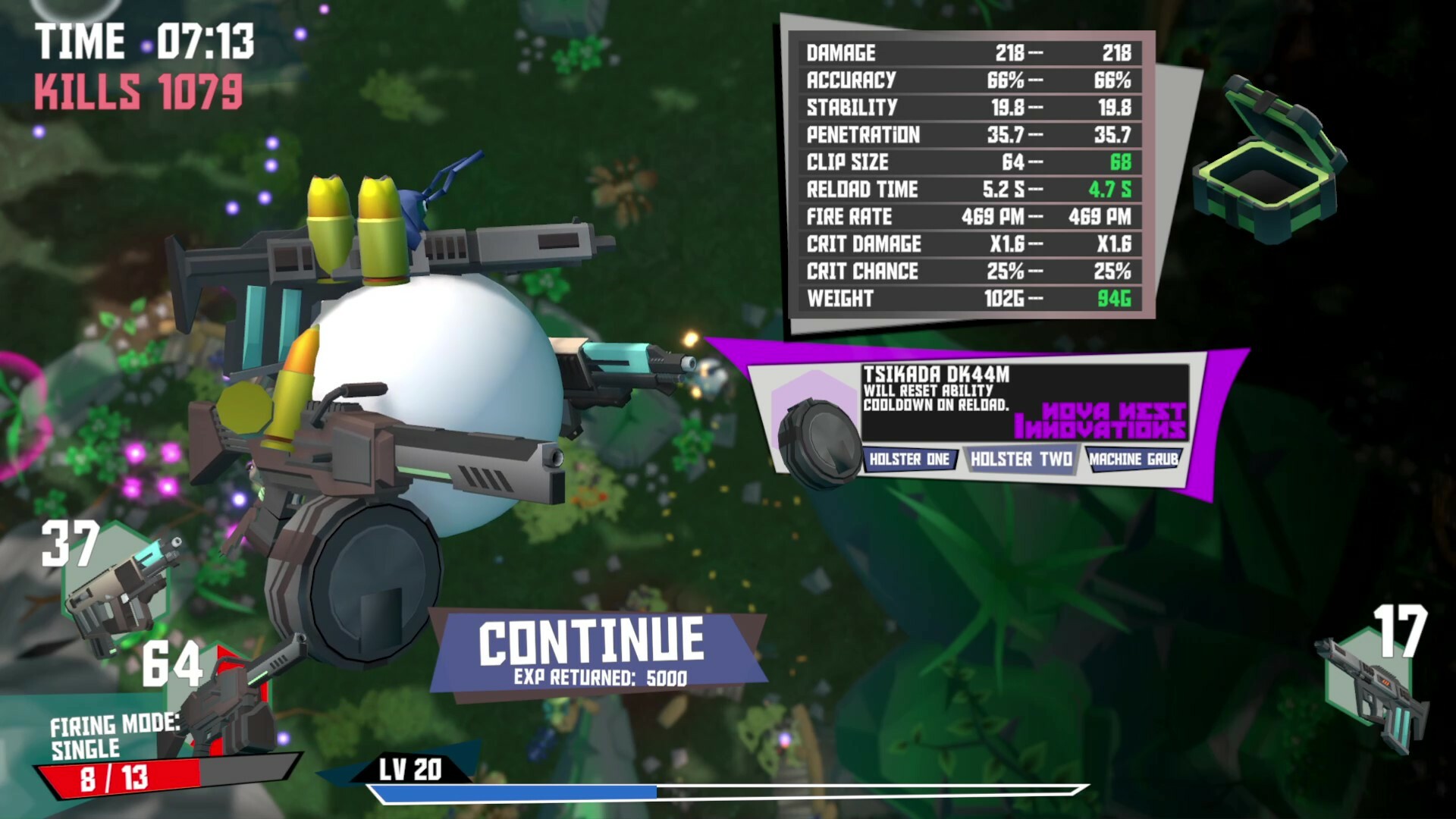Pick the Machine Grub option

click(1133, 459)
